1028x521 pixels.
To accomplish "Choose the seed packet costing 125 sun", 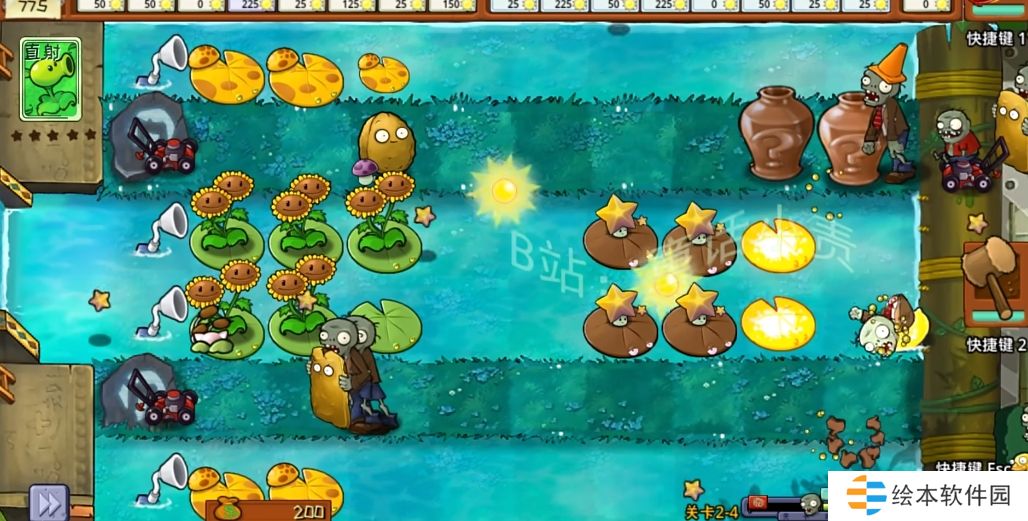I will coord(350,5).
